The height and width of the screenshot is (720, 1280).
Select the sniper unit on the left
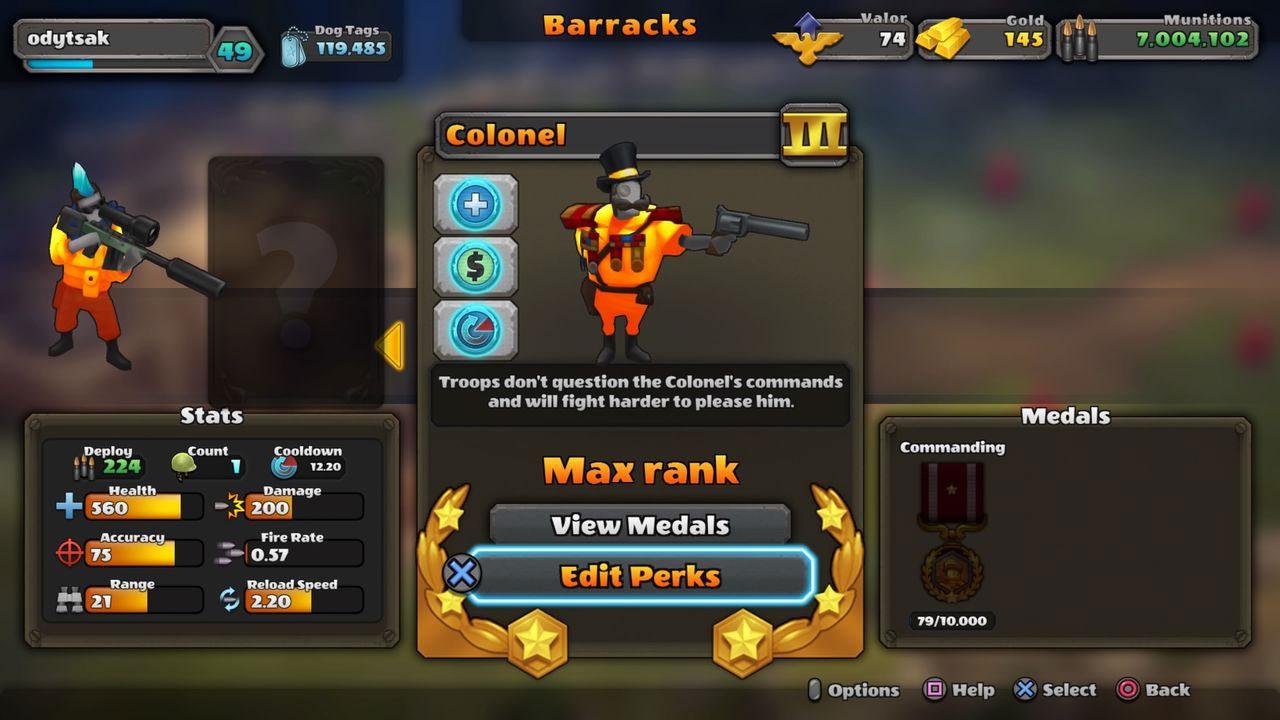110,265
